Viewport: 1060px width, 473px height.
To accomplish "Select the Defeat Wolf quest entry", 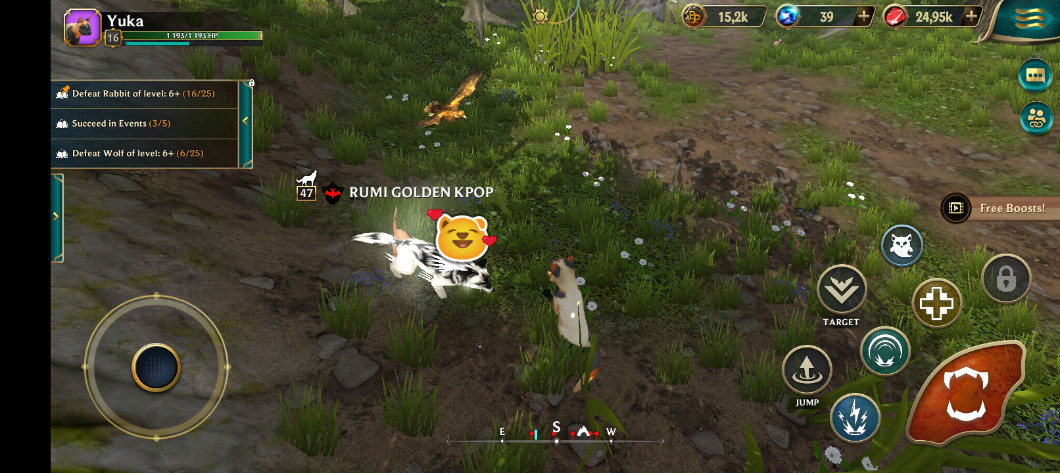I will (x=145, y=154).
